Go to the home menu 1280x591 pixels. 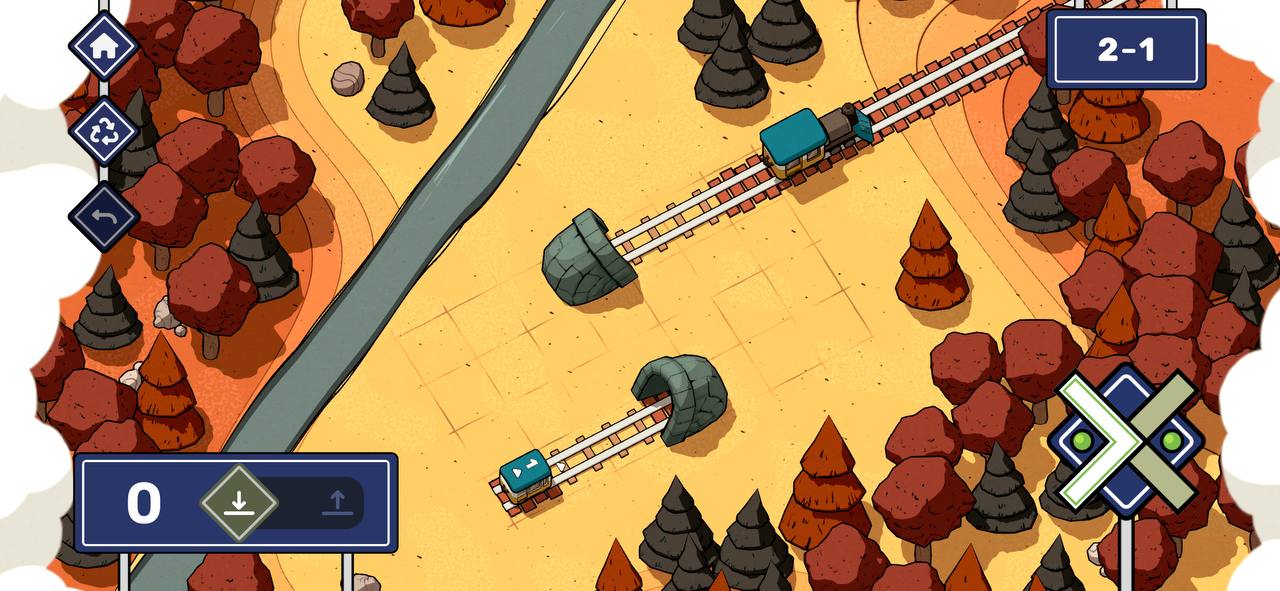tap(104, 46)
